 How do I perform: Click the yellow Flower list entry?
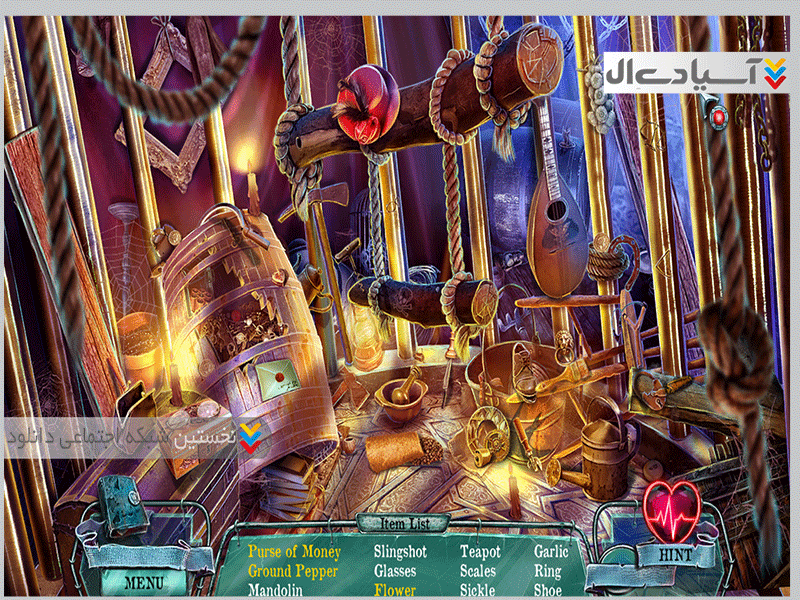(395, 590)
